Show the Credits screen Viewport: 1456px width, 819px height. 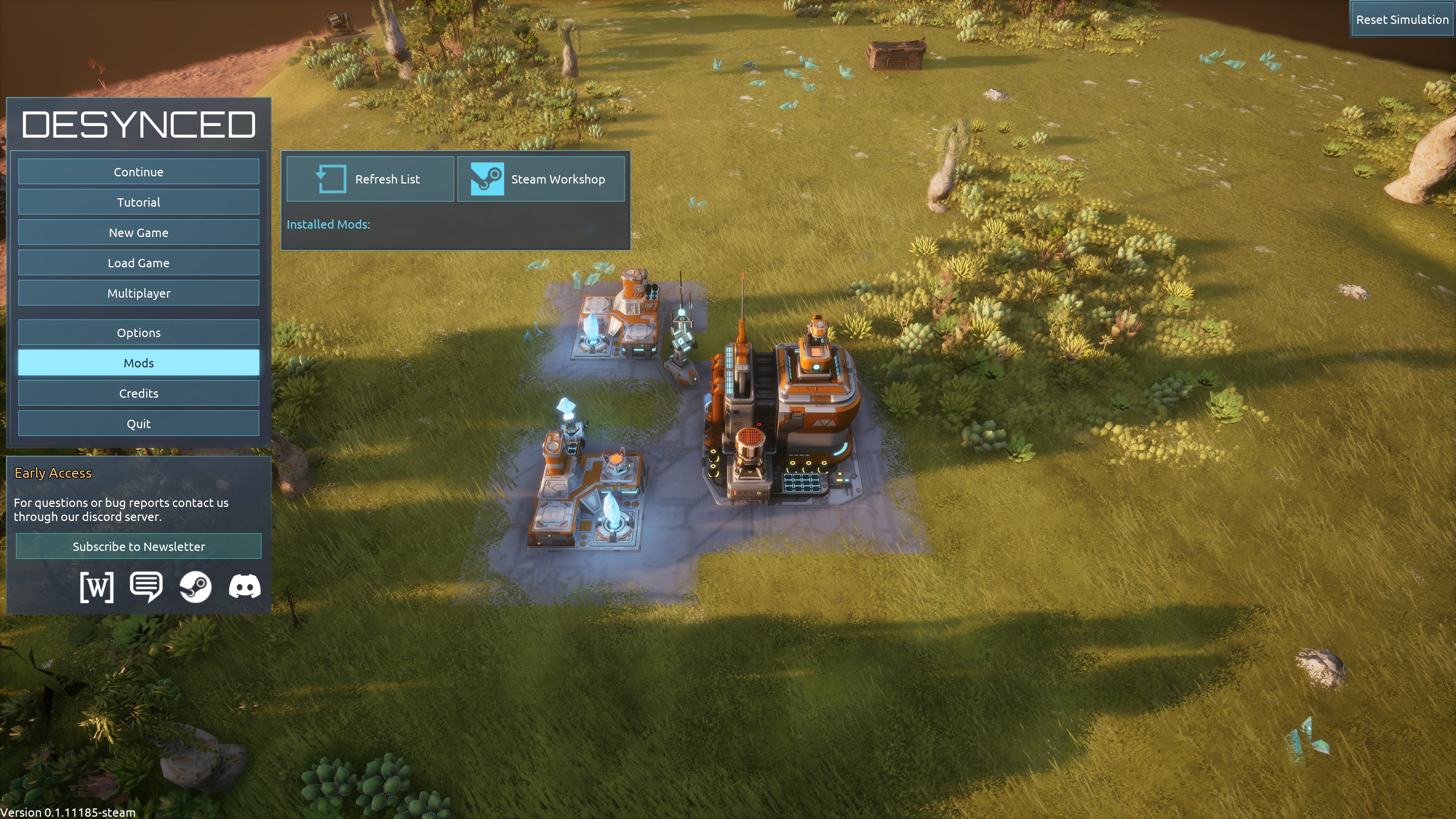(x=138, y=394)
